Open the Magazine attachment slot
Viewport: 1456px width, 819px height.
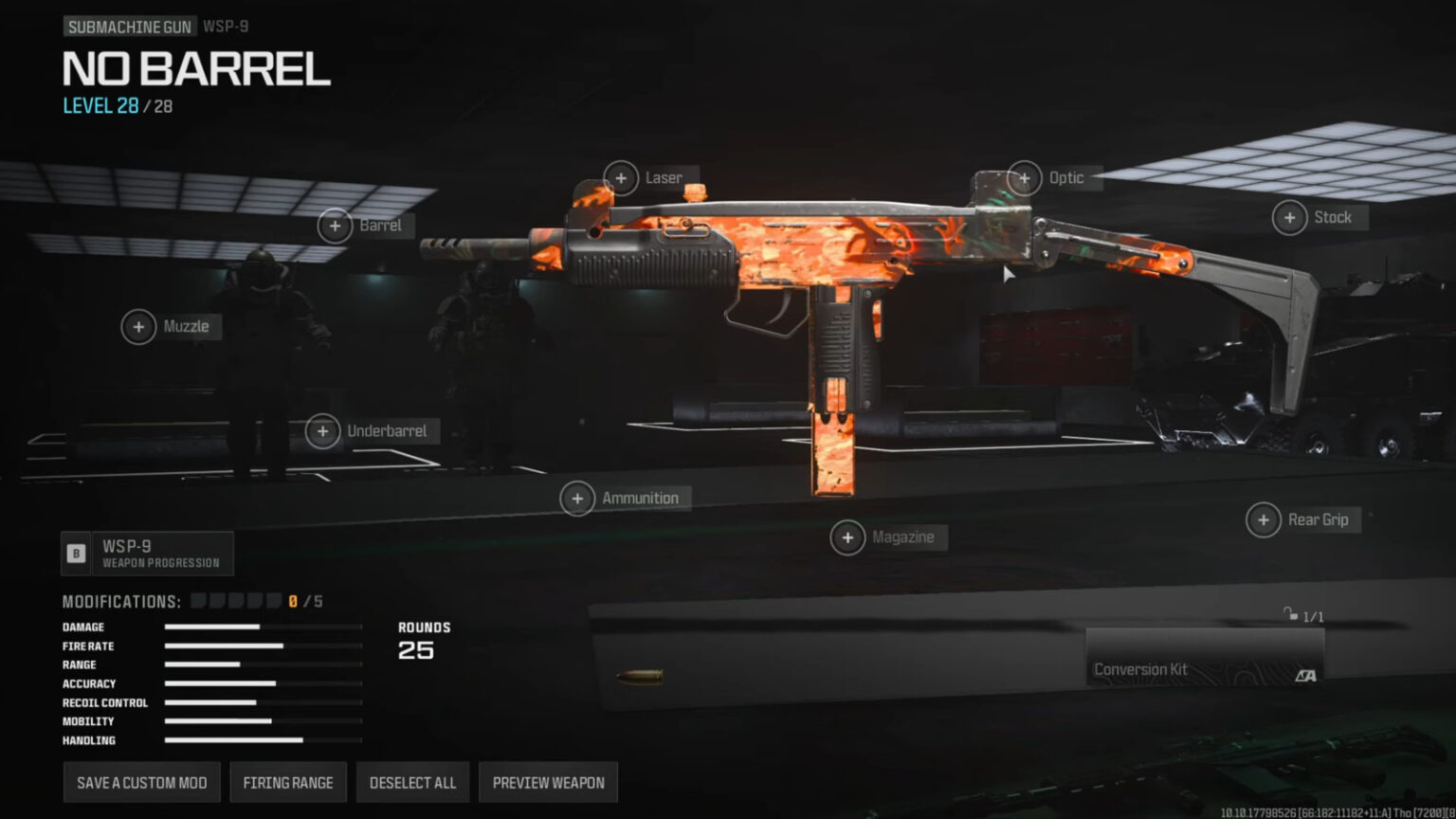click(848, 537)
